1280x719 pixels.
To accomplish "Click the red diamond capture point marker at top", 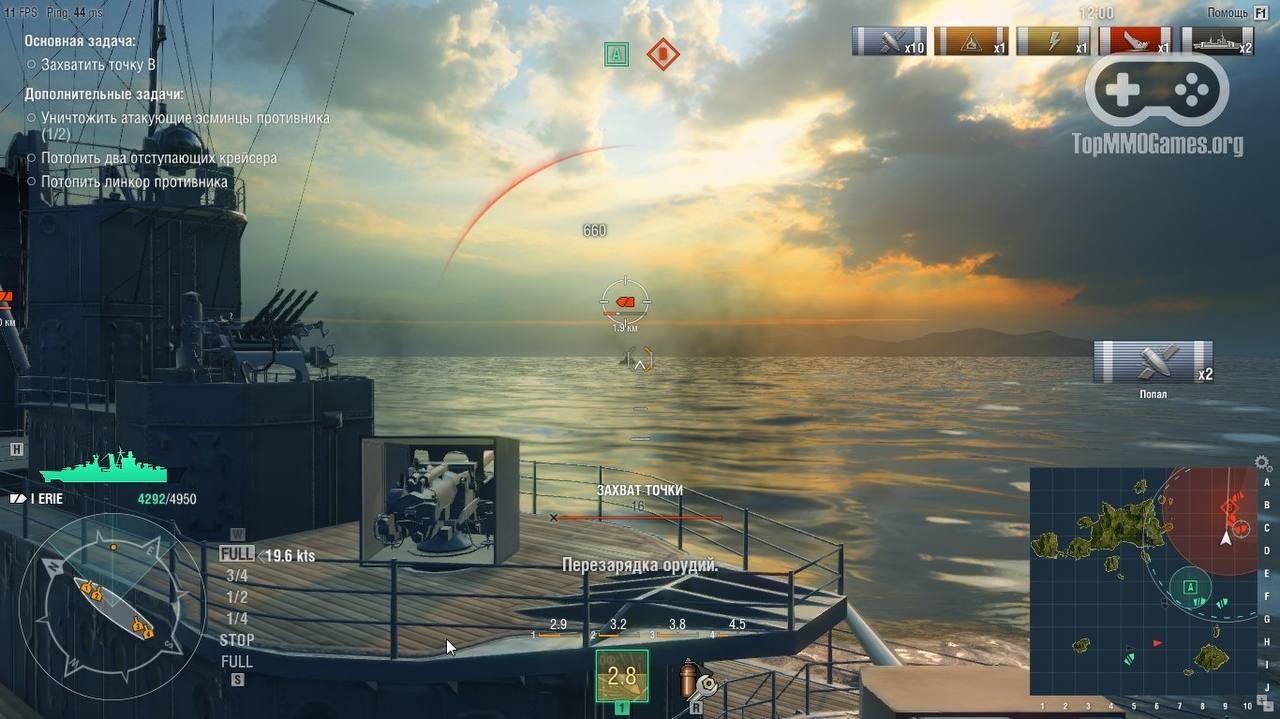I will [x=662, y=54].
